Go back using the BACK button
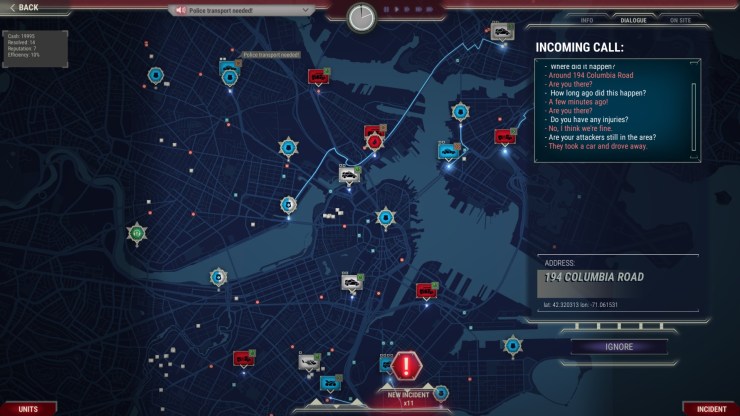The height and width of the screenshot is (416, 740). [x=22, y=8]
